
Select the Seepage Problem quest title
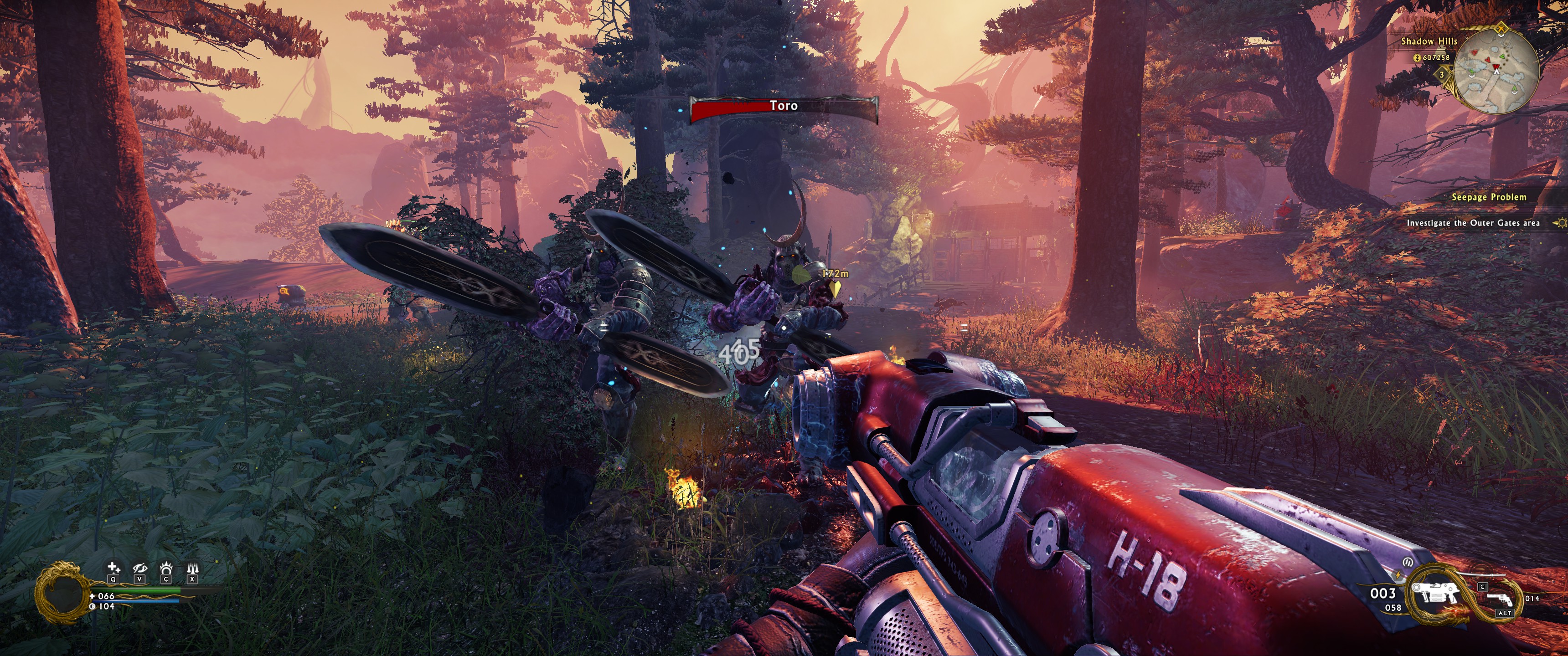click(x=1488, y=197)
